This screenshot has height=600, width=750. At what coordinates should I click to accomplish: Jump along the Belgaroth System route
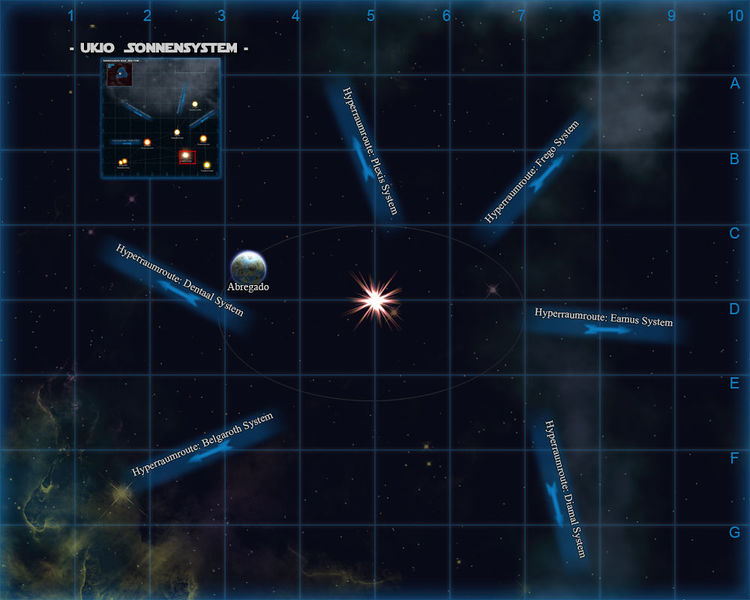(203, 445)
